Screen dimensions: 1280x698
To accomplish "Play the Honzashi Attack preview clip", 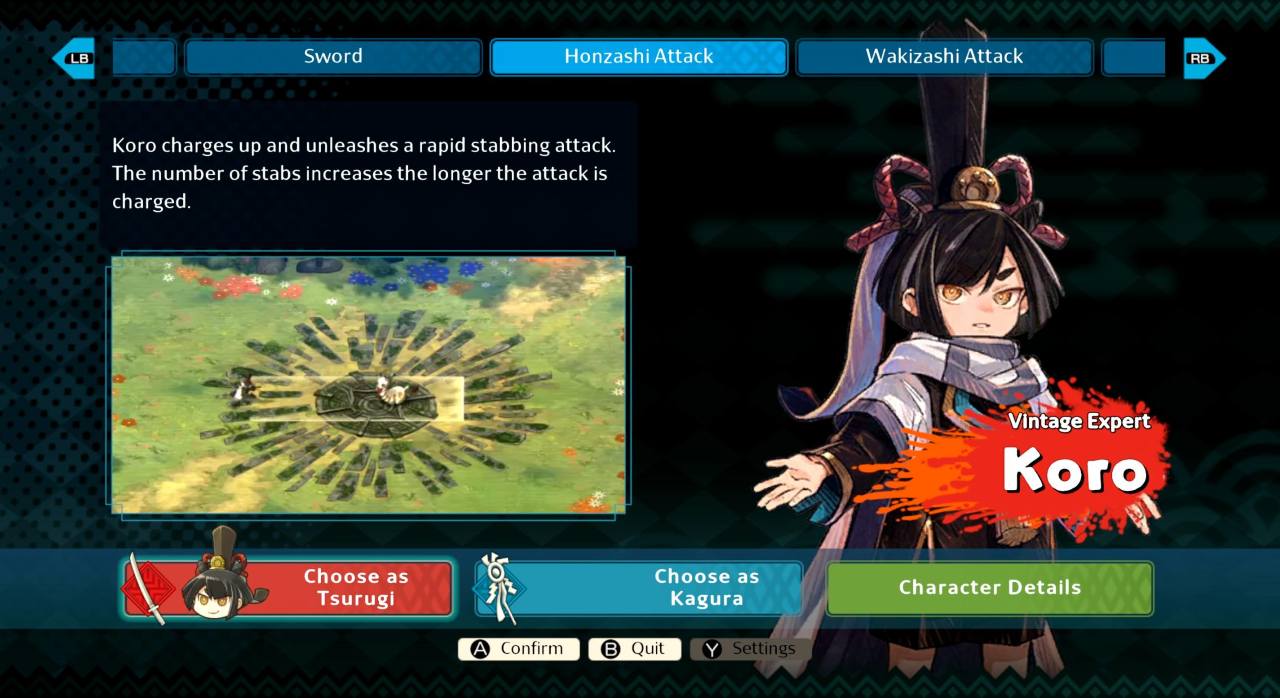I will coord(368,385).
